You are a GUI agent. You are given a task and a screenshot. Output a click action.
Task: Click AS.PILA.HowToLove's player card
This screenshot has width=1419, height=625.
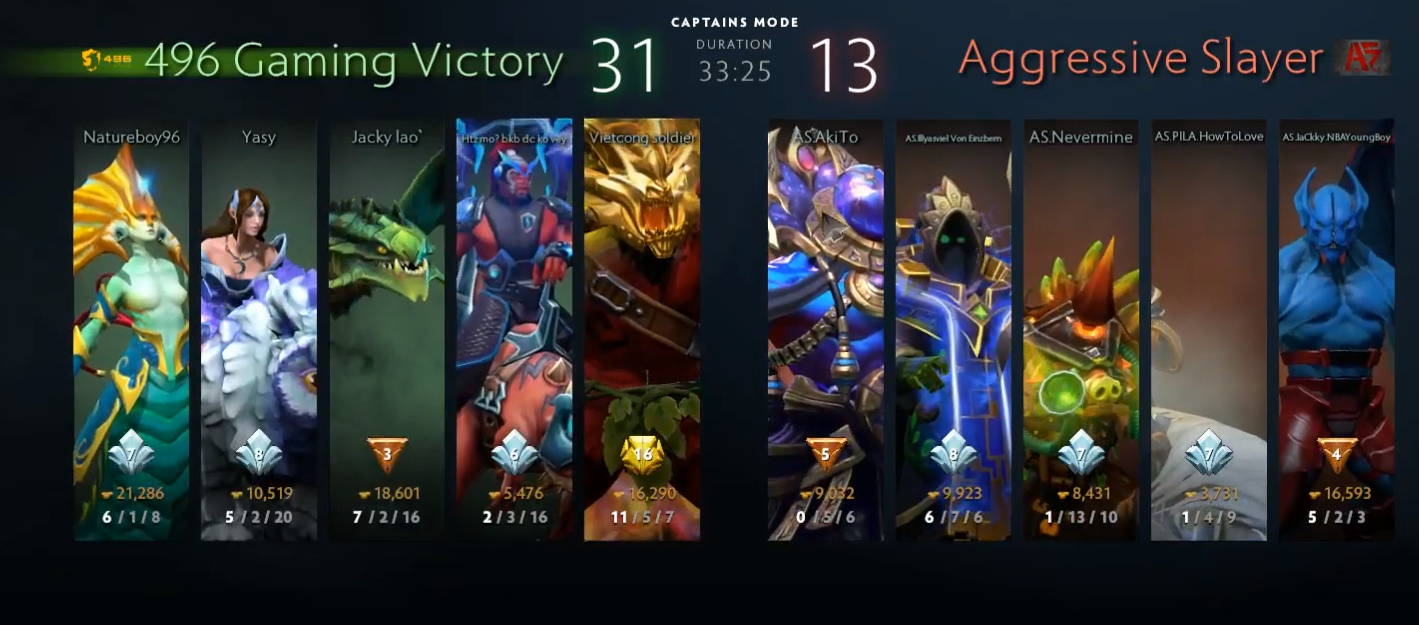pos(1209,330)
